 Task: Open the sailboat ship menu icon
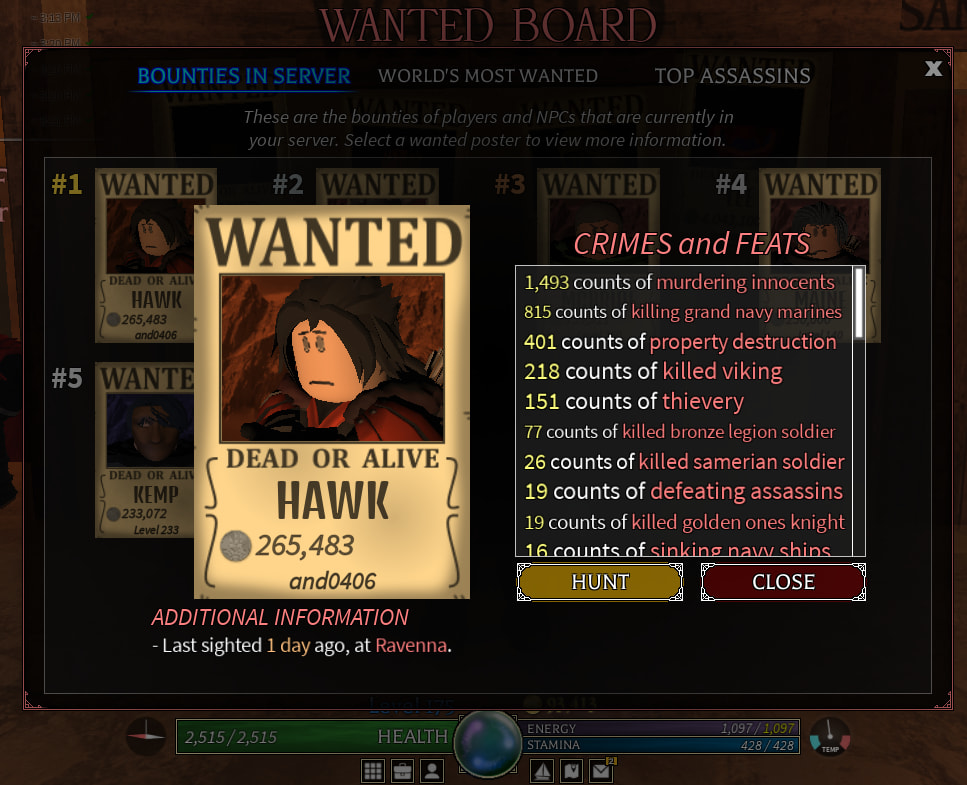tap(543, 771)
